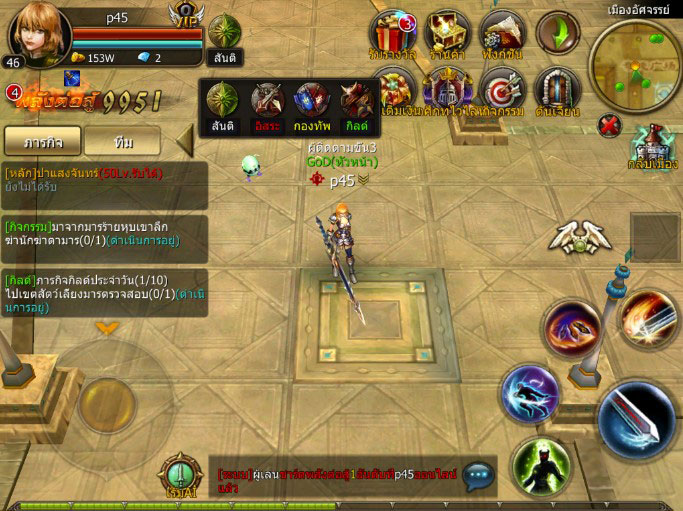Choose the อิสระ free PK mode

coord(267,104)
